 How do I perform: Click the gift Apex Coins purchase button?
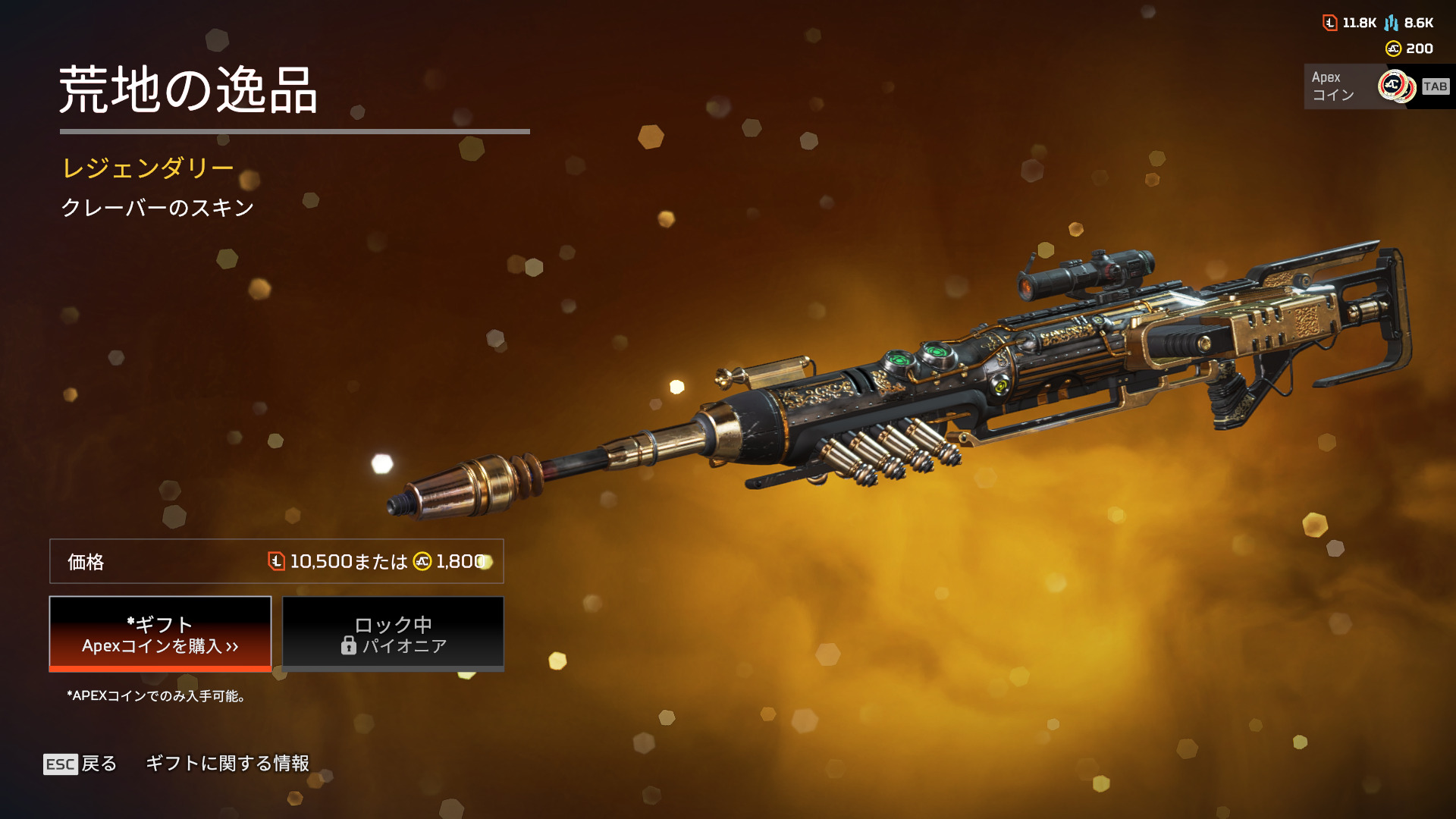coord(160,634)
